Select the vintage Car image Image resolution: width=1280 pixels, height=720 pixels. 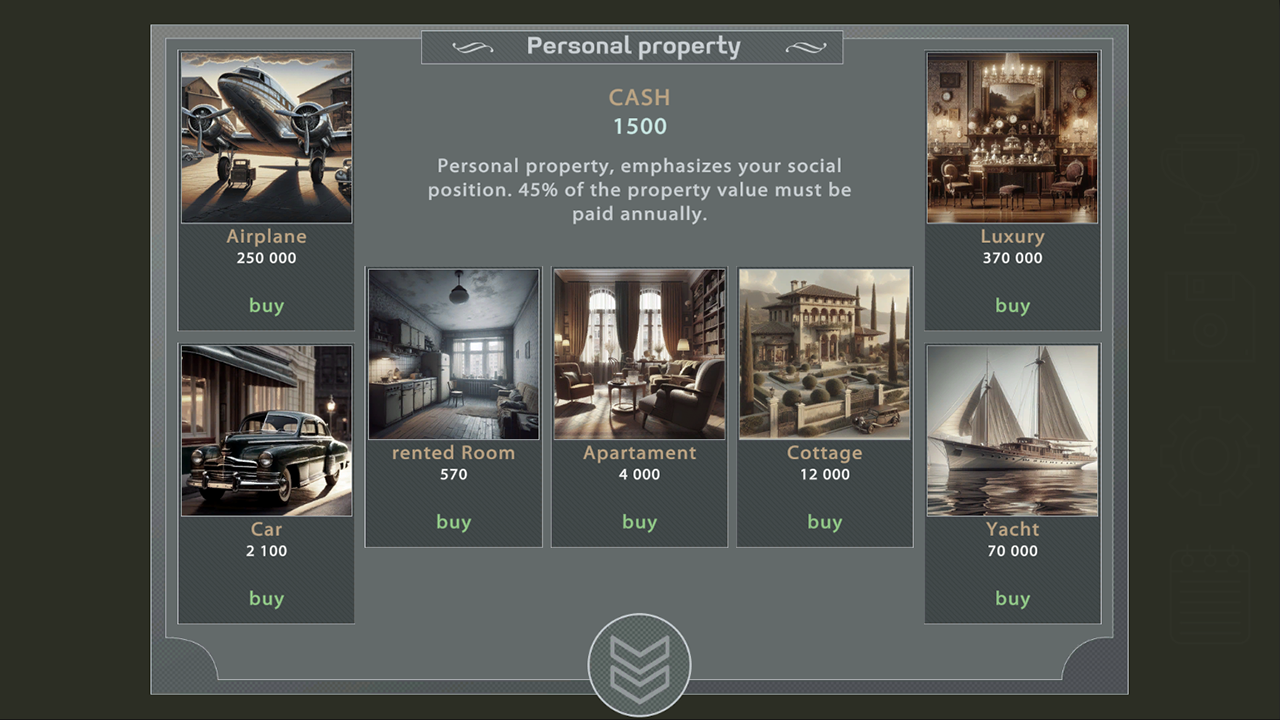click(x=266, y=430)
